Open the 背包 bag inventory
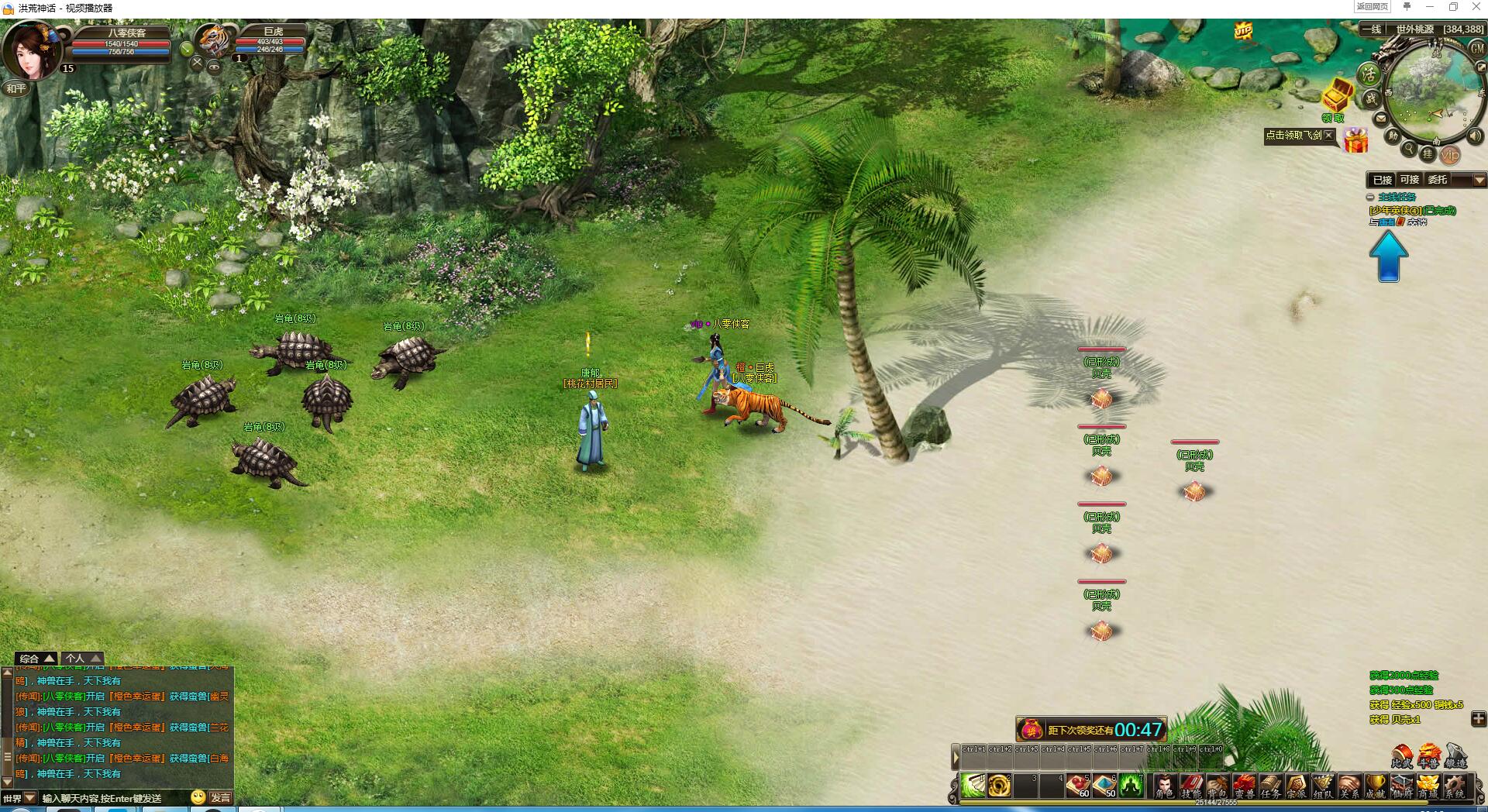1488x812 pixels. pos(1217,786)
